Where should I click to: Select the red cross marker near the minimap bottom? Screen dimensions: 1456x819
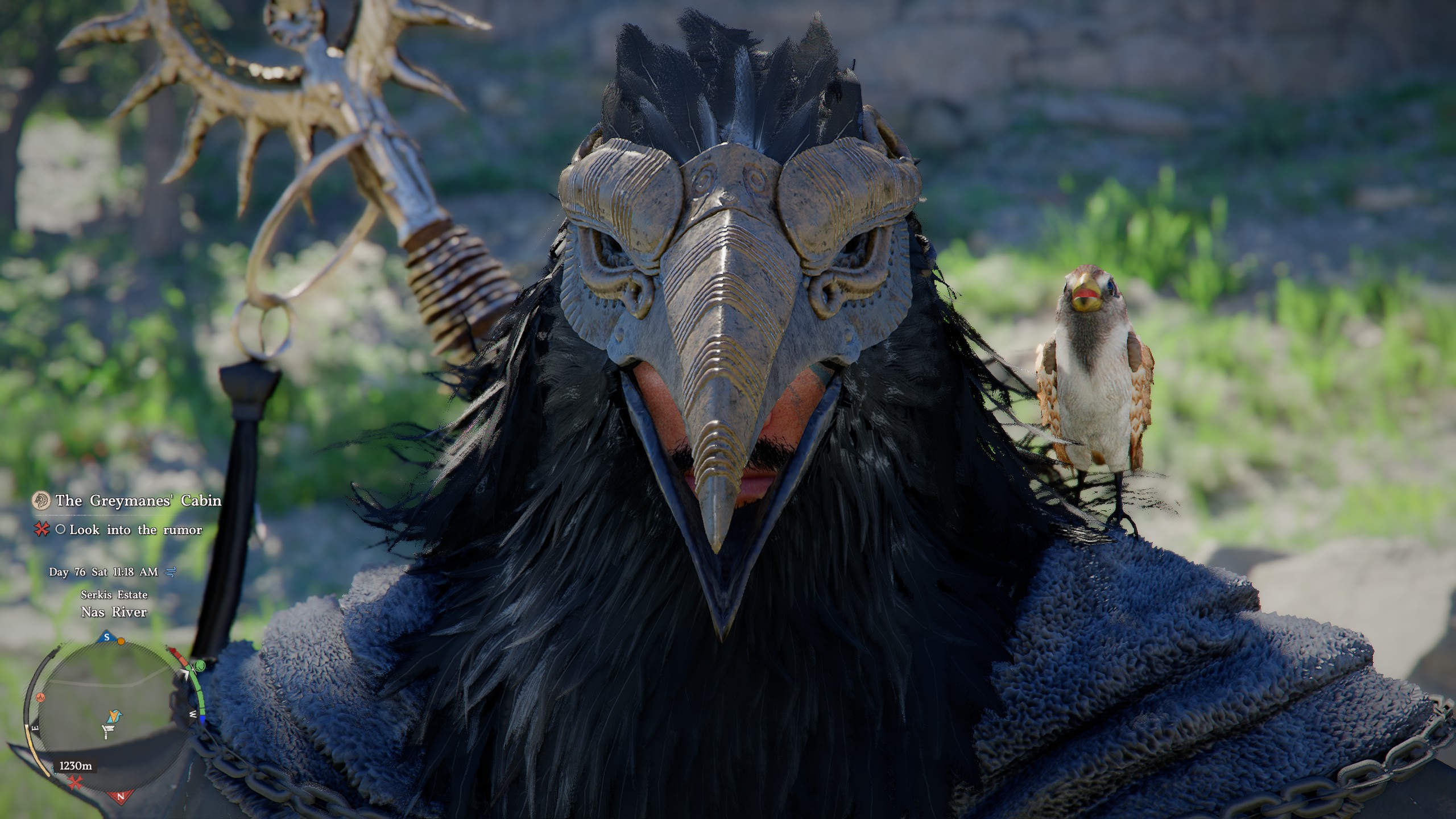[76, 783]
